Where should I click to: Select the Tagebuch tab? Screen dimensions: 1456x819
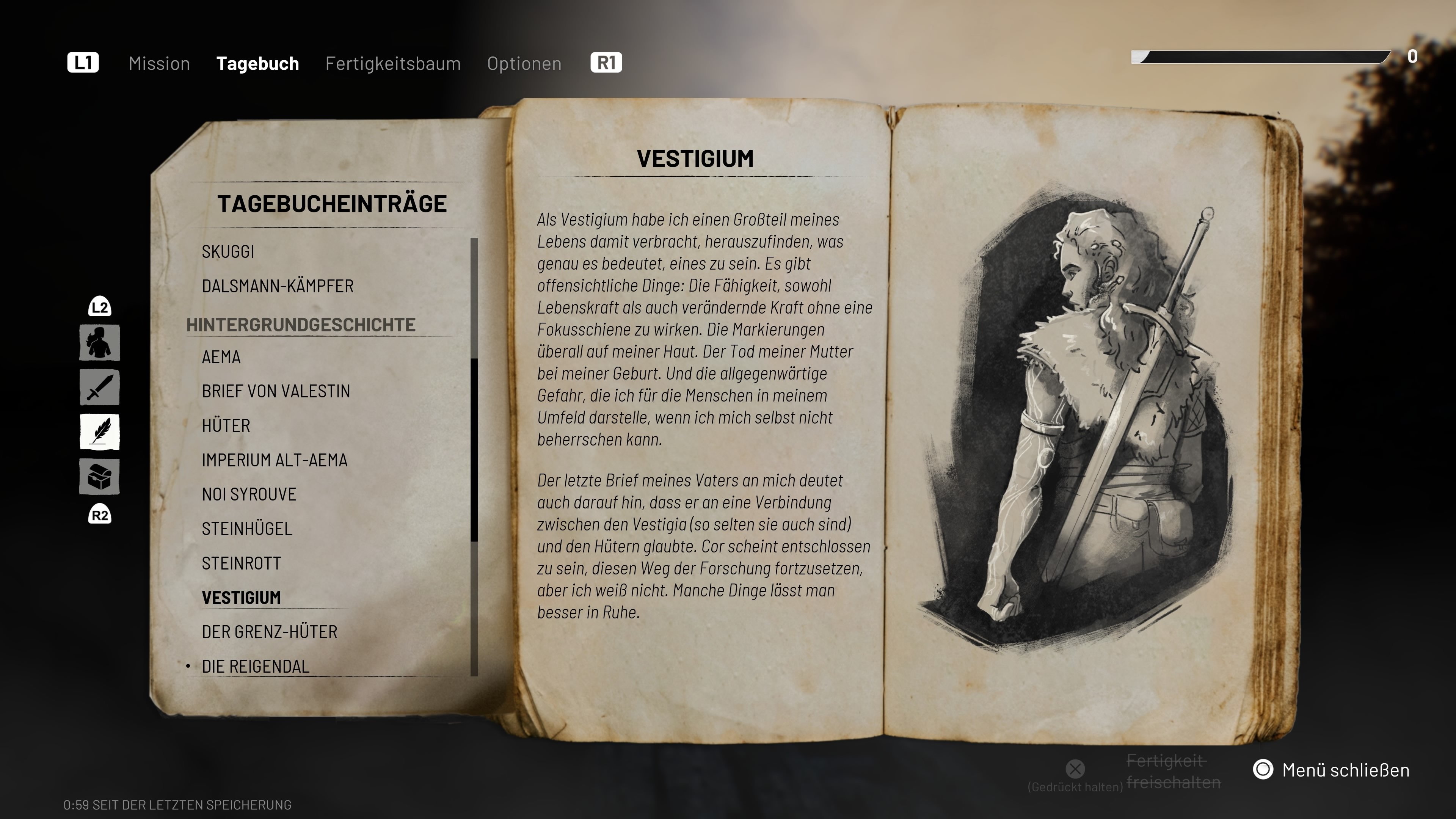point(257,63)
